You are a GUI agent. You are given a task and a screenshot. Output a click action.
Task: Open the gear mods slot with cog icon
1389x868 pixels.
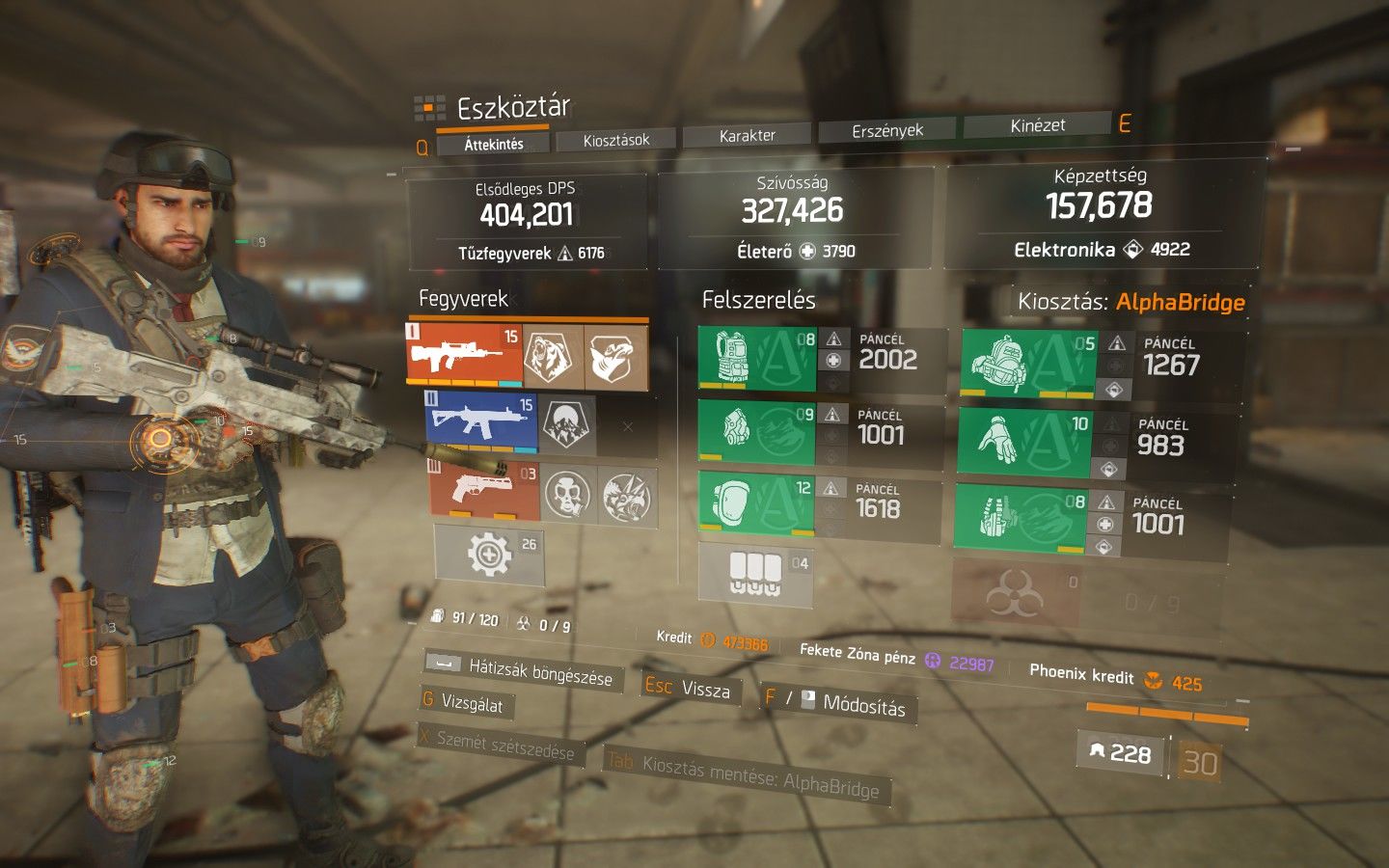coord(489,556)
